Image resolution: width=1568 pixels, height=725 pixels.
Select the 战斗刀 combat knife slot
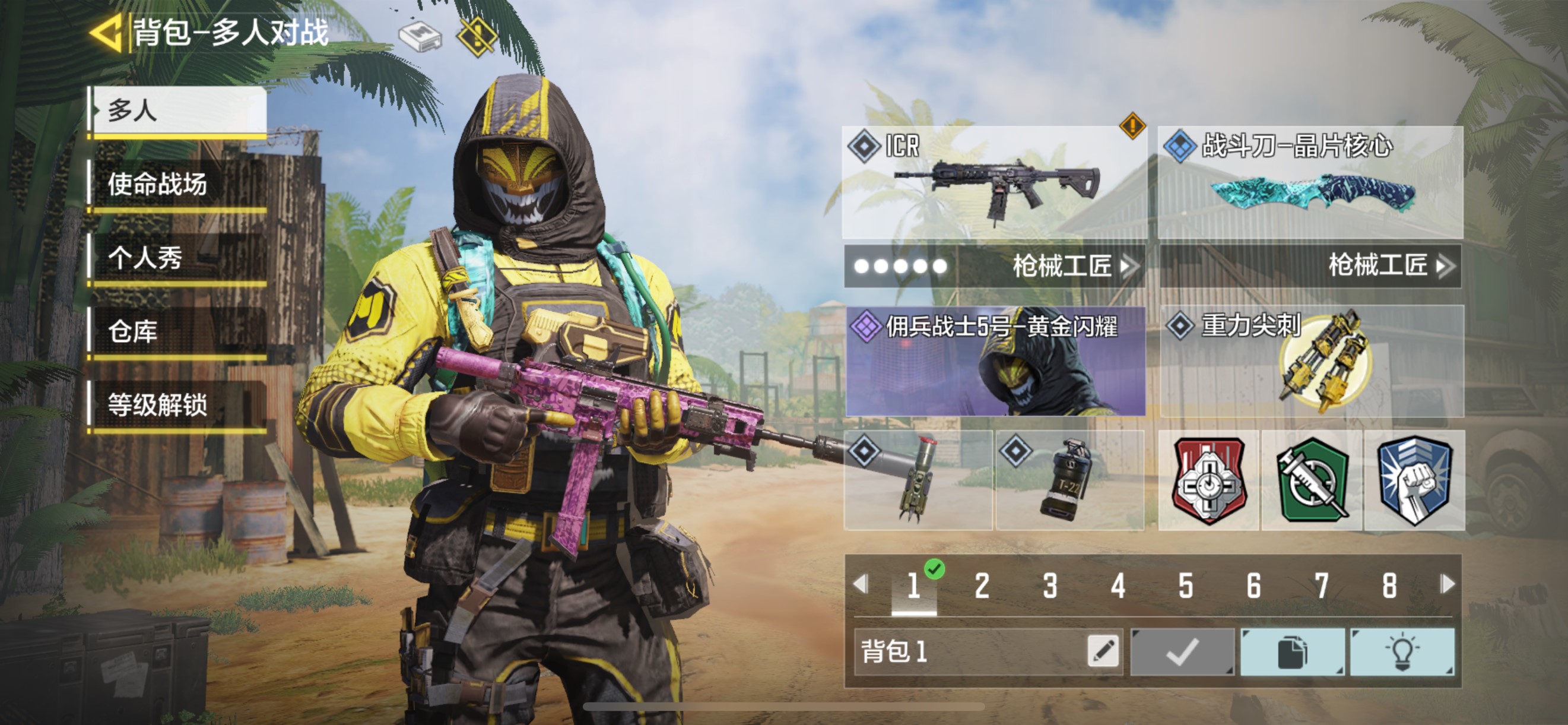pyautogui.click(x=1310, y=182)
